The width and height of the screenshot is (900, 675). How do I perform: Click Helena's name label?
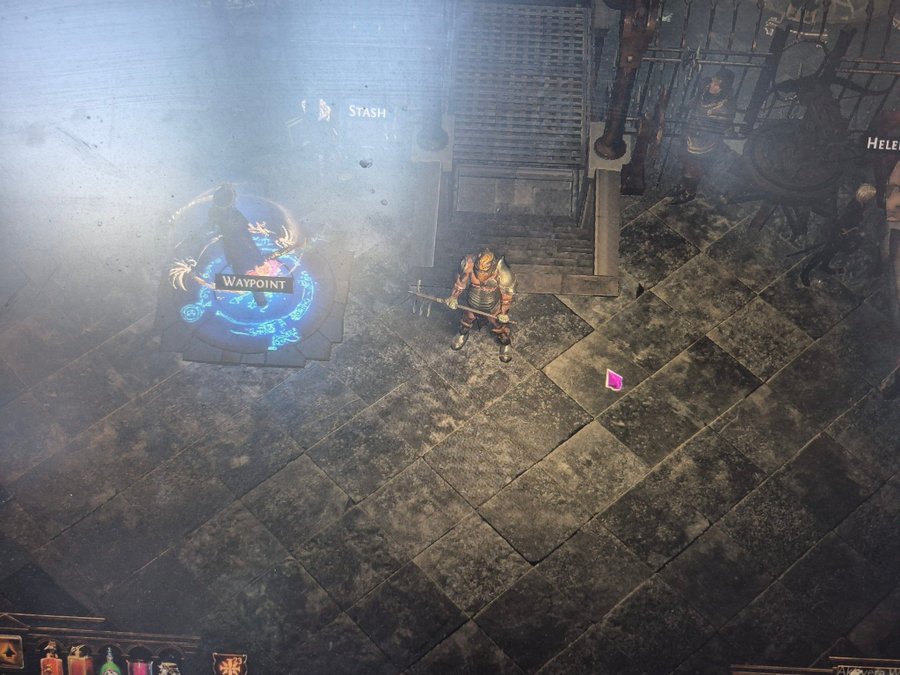coord(882,143)
